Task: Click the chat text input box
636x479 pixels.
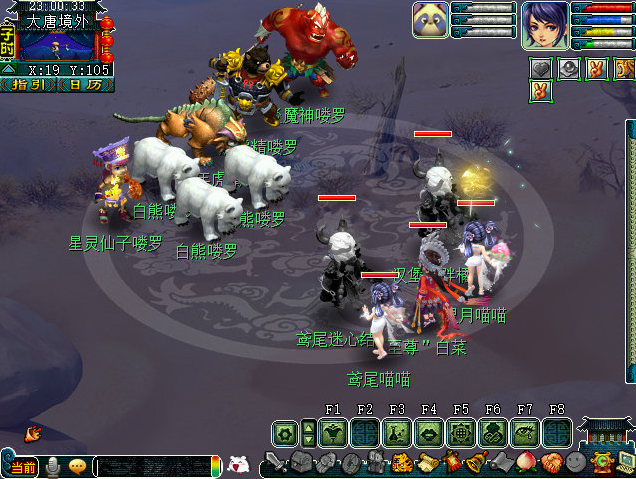Action: [152, 467]
